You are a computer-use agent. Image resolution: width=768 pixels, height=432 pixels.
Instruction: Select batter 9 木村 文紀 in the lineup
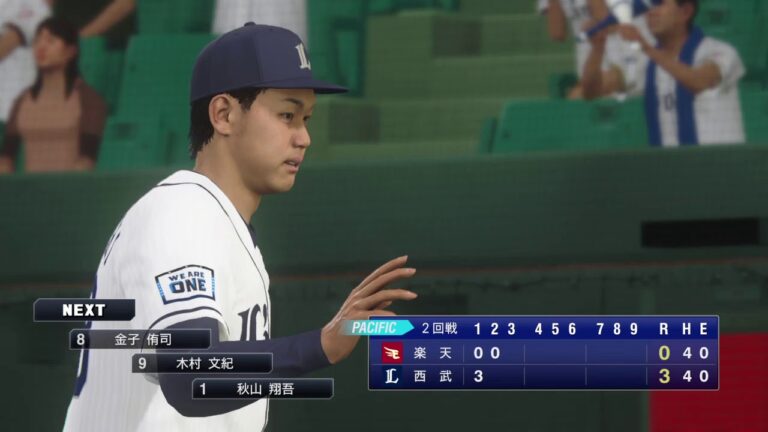[202, 363]
